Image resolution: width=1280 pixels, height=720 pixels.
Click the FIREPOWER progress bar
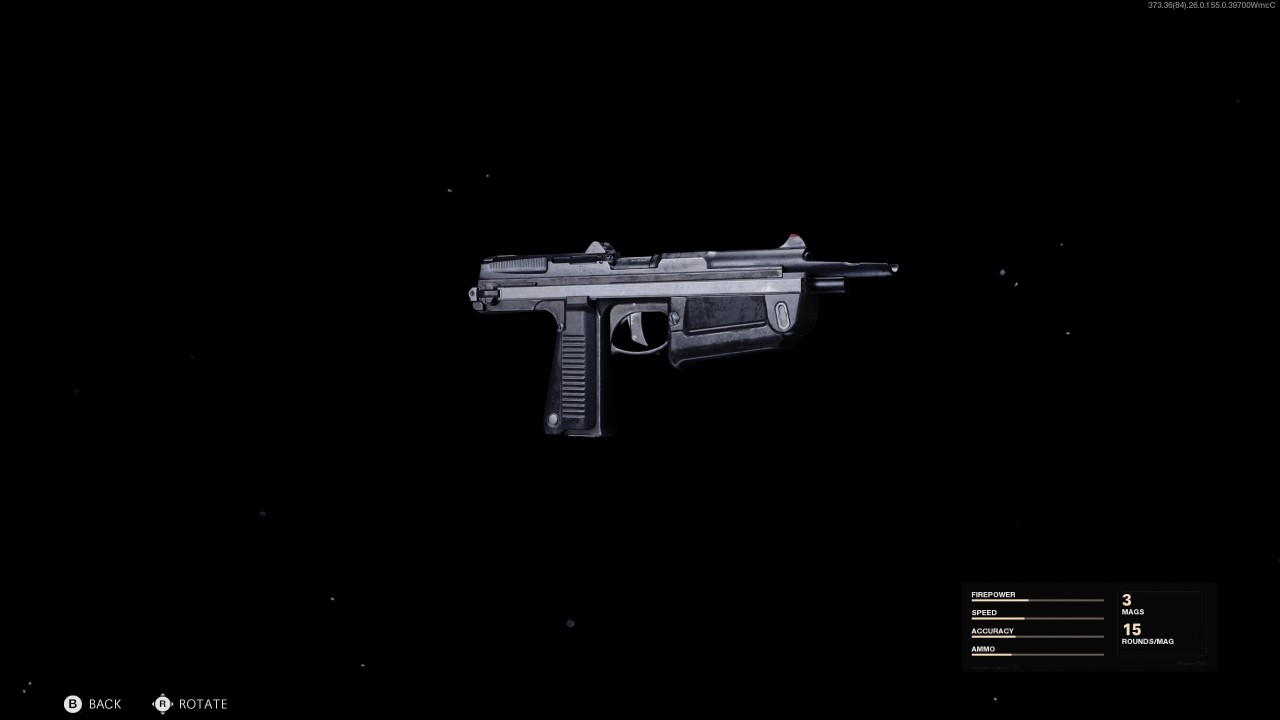[x=1037, y=601]
